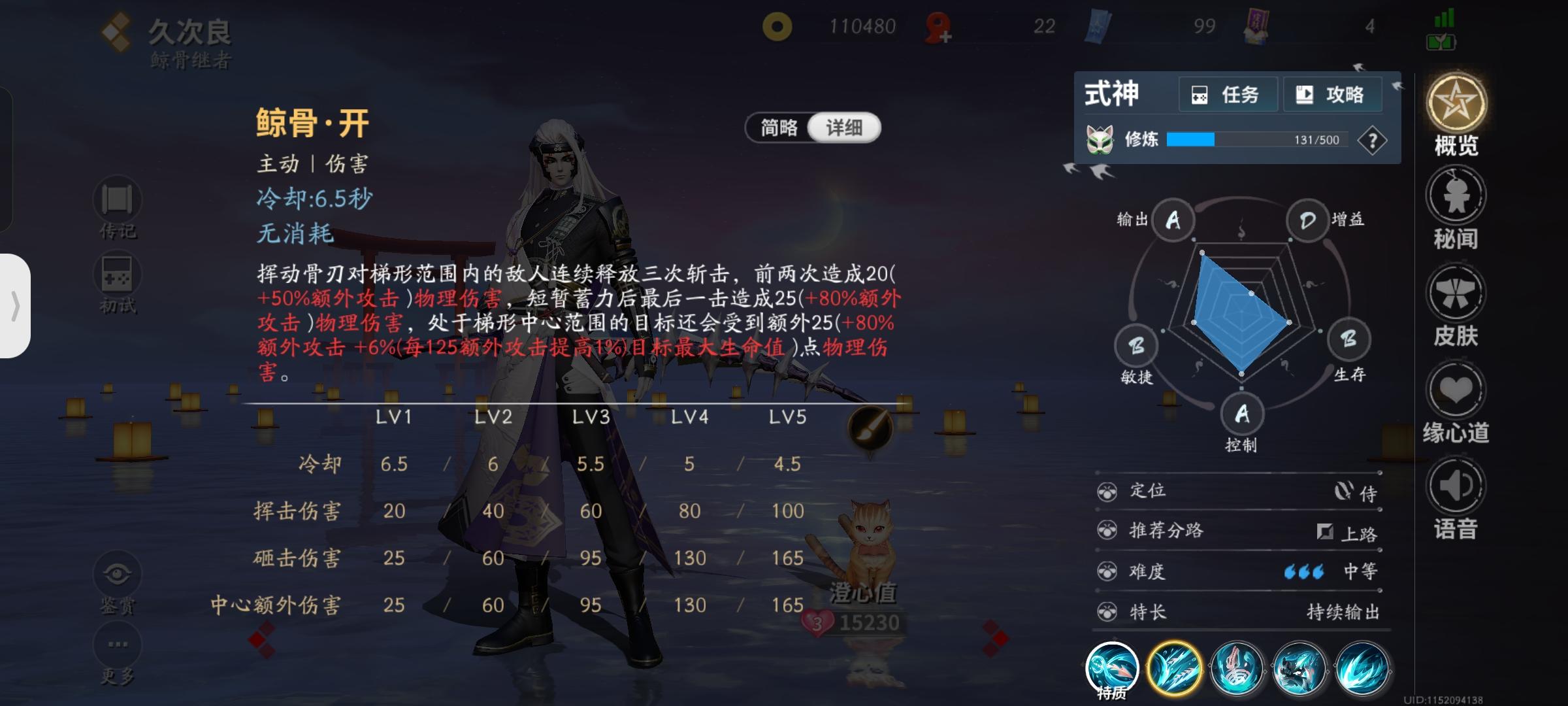Switch to the 简略 brief view
The width and height of the screenshot is (1568, 706).
point(780,127)
